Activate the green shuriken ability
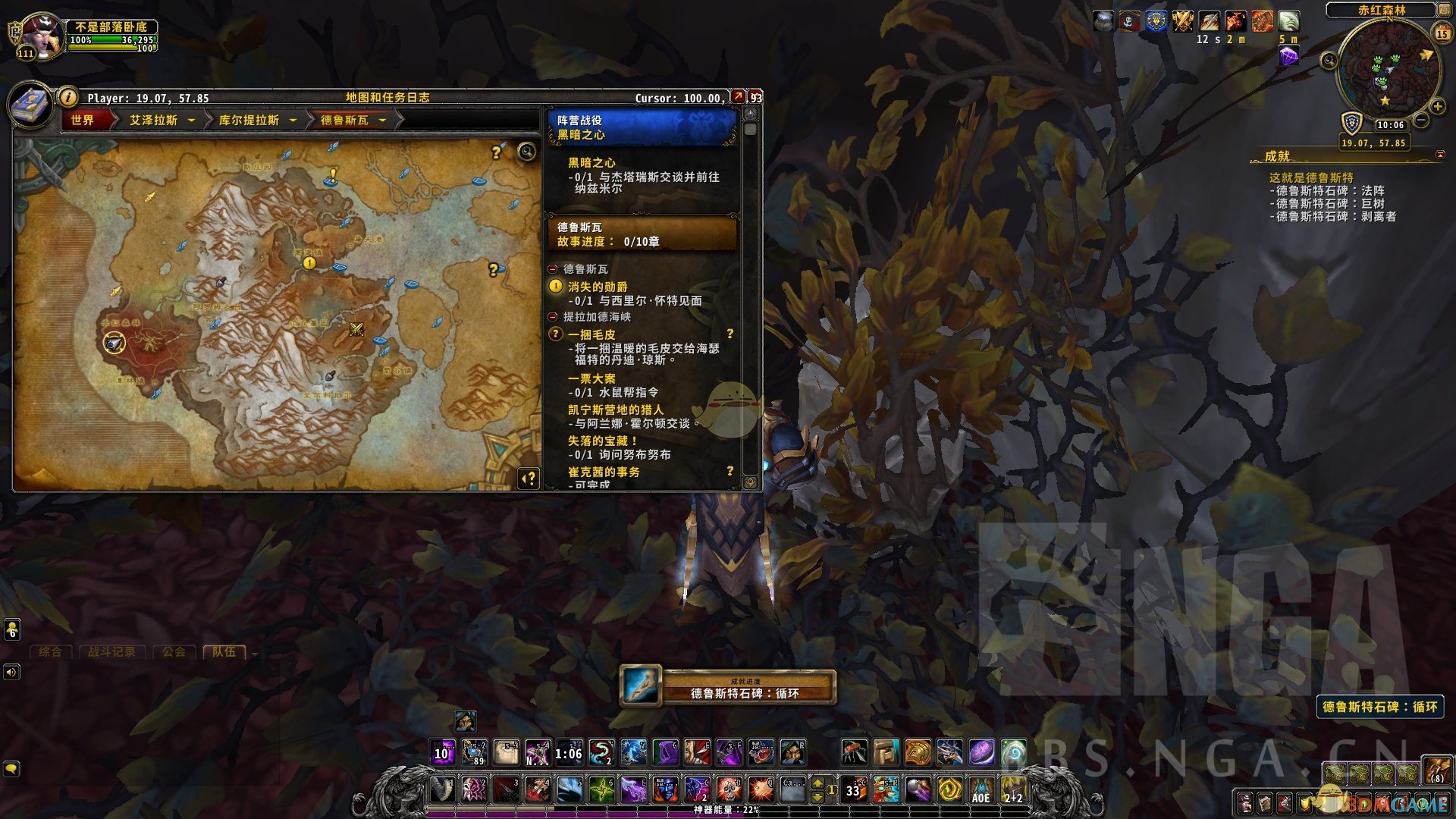The width and height of the screenshot is (1456, 819). pos(601,789)
